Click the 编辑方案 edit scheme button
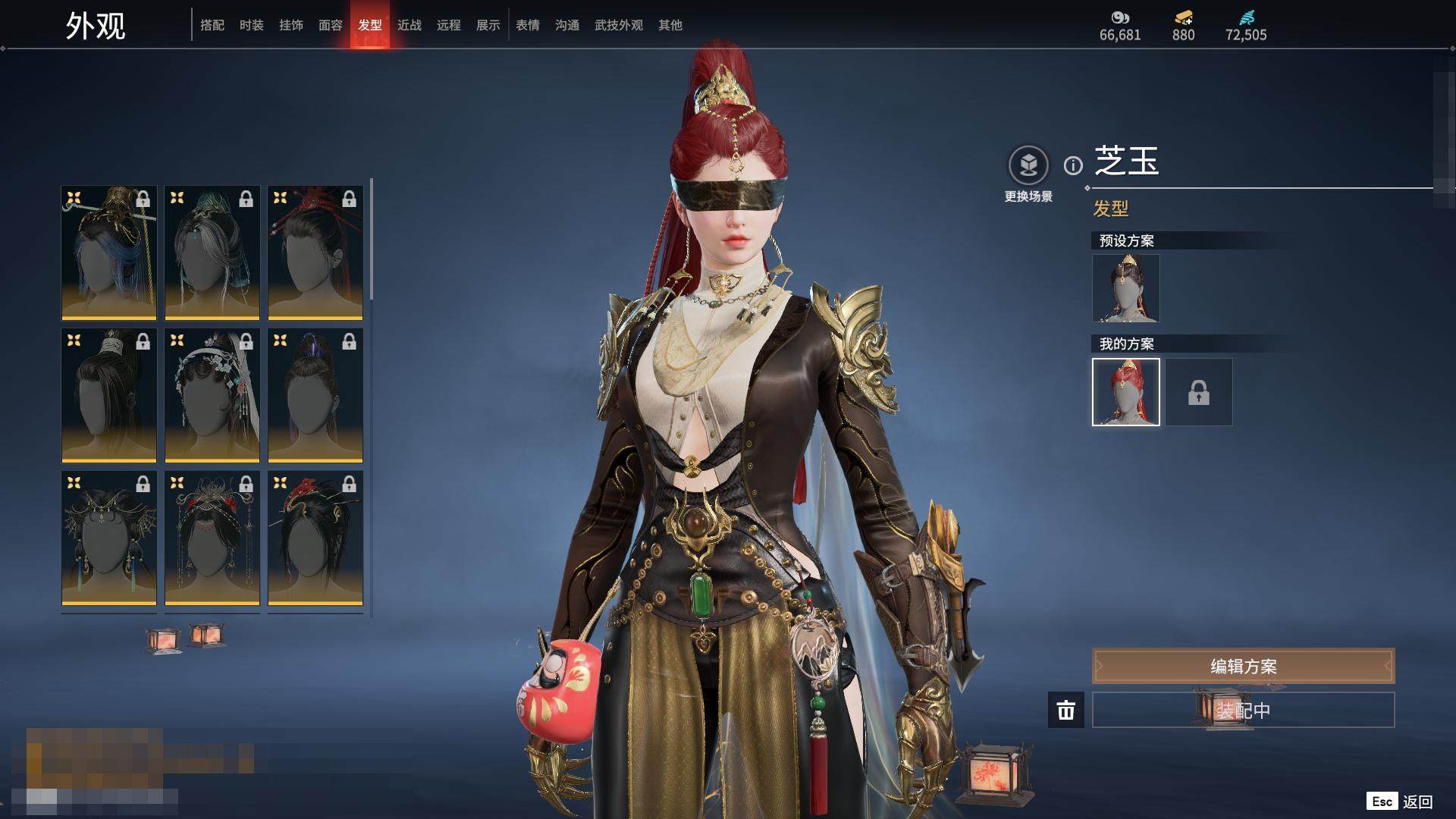This screenshot has height=819, width=1456. pos(1243,667)
